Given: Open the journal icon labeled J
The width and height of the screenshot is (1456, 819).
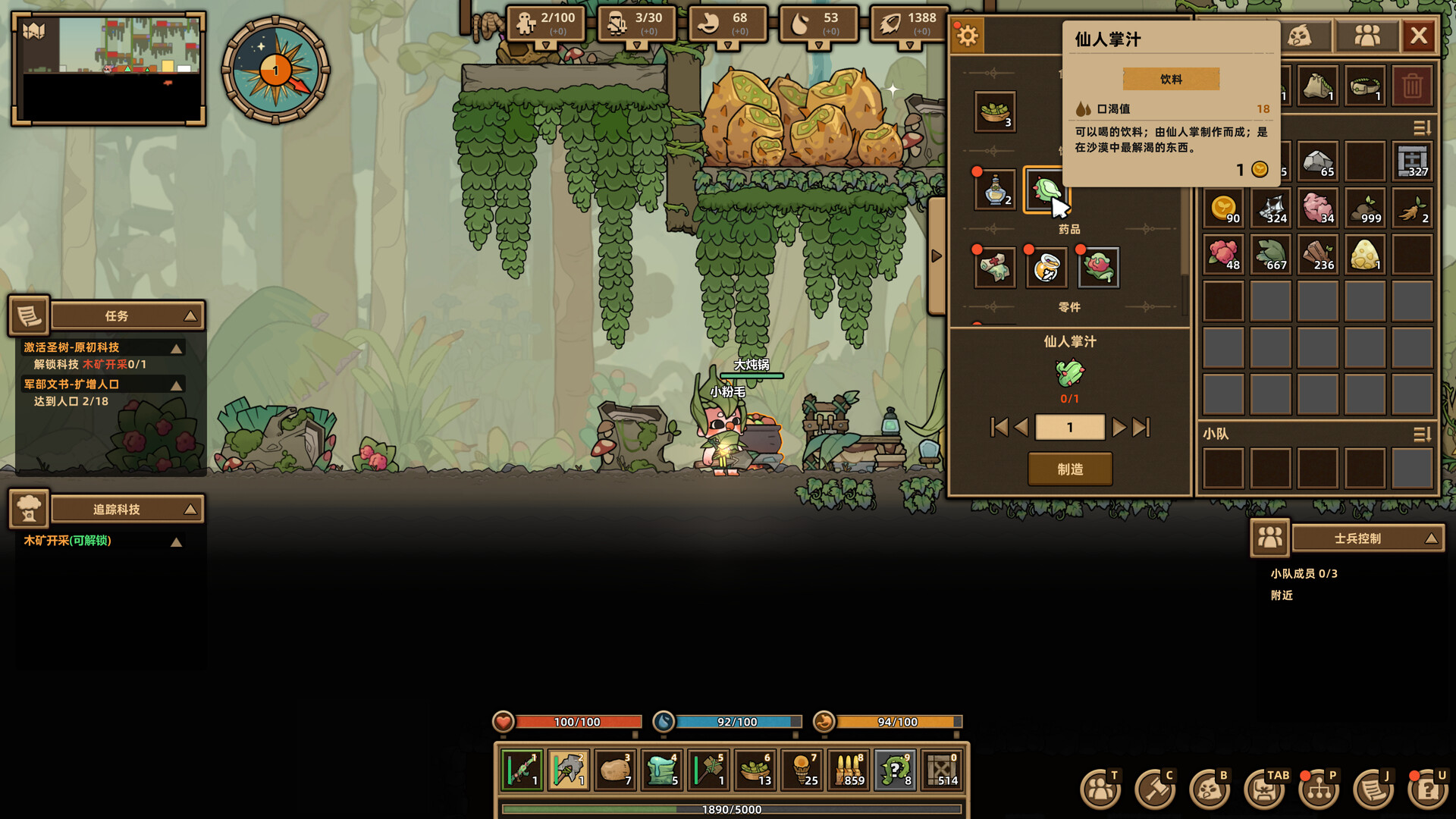Looking at the screenshot, I should (x=1373, y=789).
